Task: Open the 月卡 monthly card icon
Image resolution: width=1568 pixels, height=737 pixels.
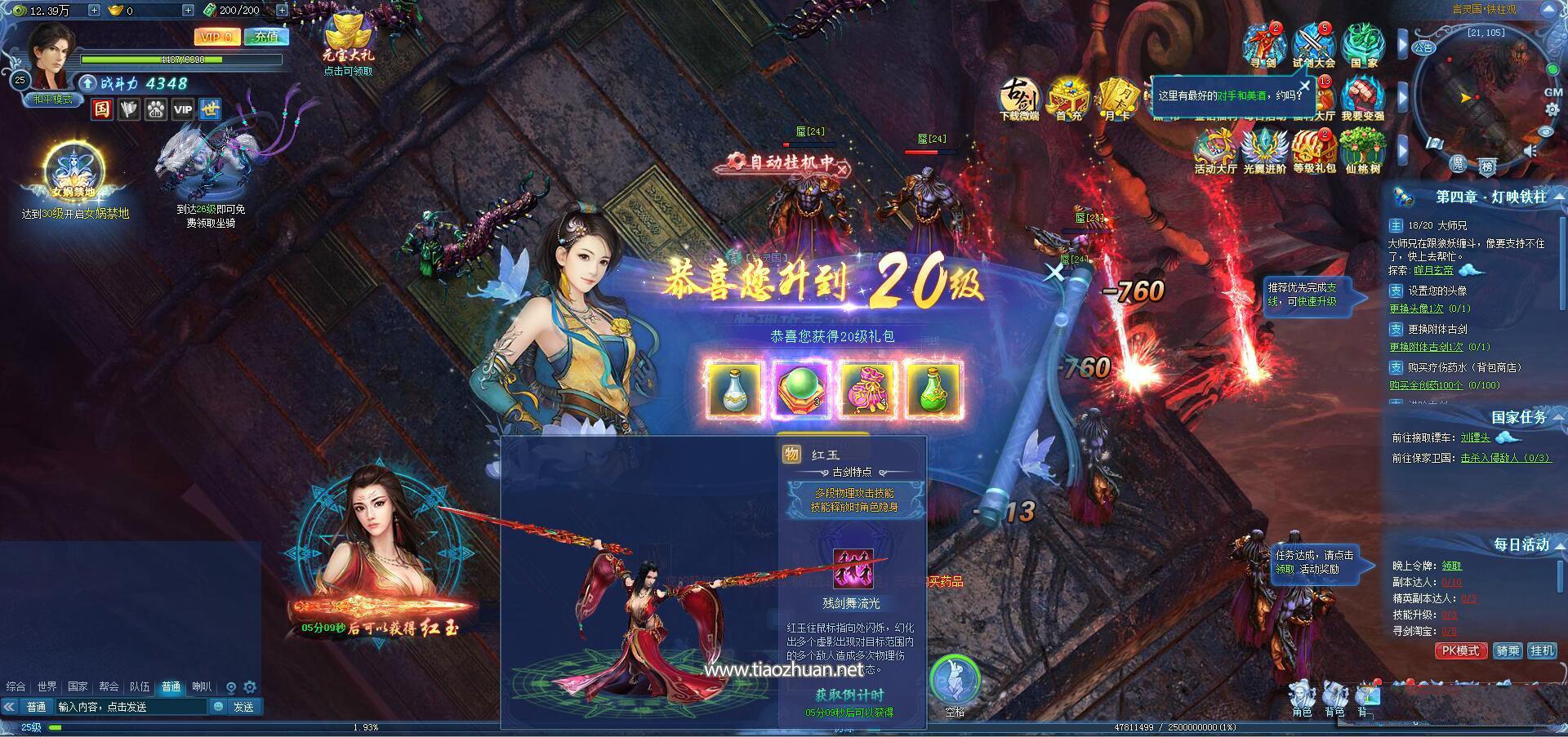Action: [x=1116, y=100]
